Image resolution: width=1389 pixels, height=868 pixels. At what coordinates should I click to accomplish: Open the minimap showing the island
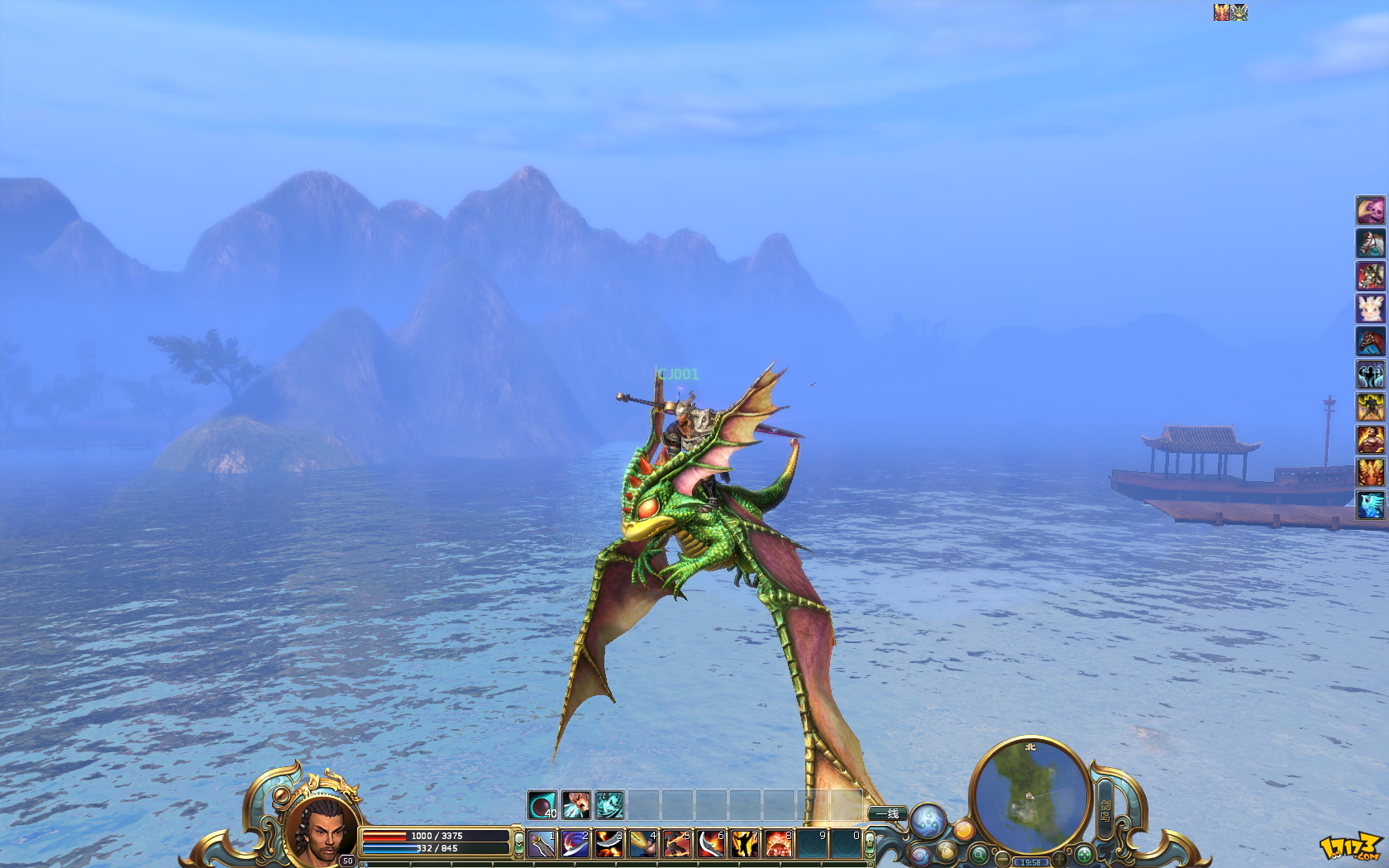pos(1030,794)
